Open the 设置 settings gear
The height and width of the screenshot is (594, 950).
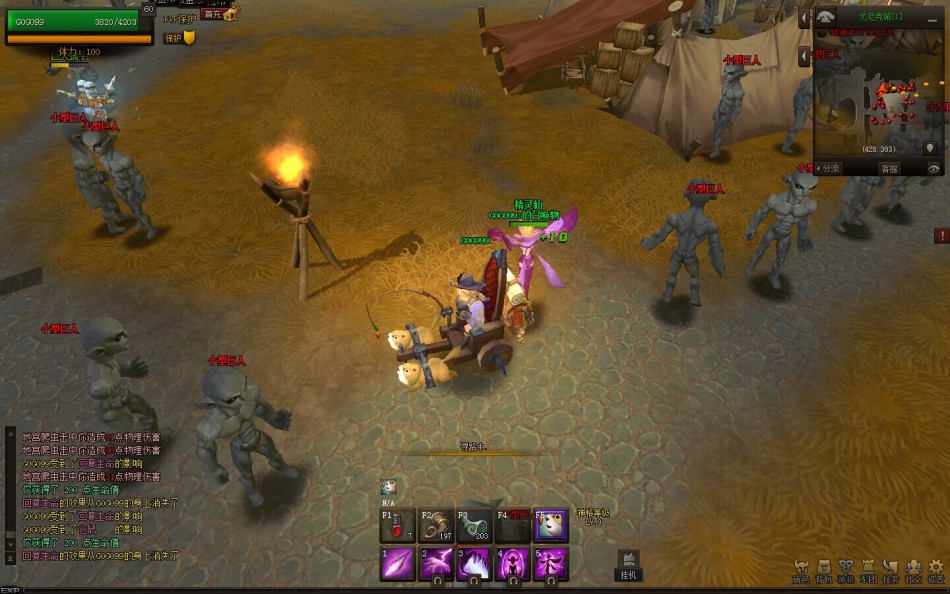[936, 571]
